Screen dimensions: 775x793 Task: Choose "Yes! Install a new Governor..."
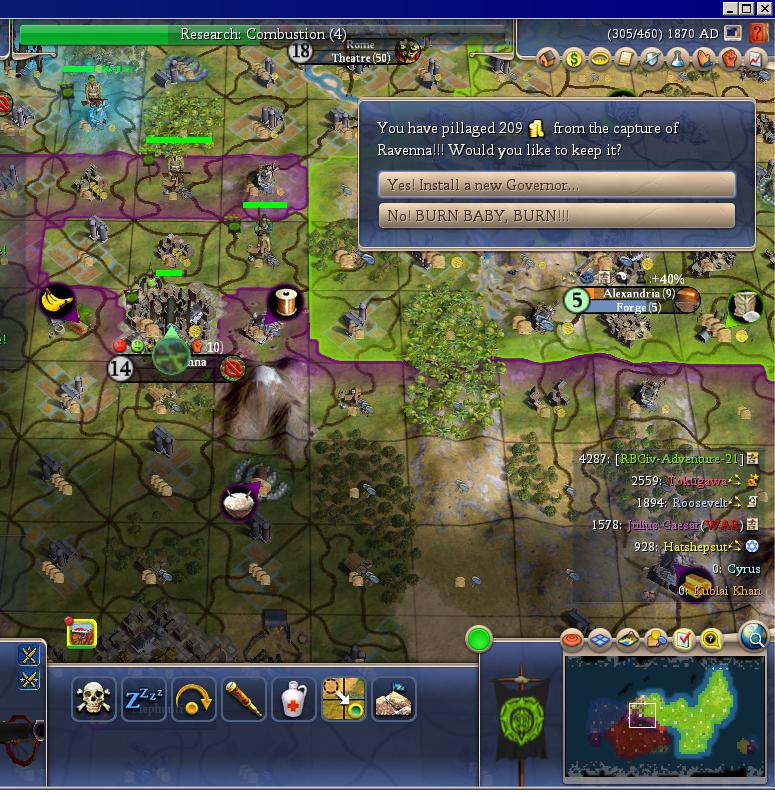(x=556, y=185)
